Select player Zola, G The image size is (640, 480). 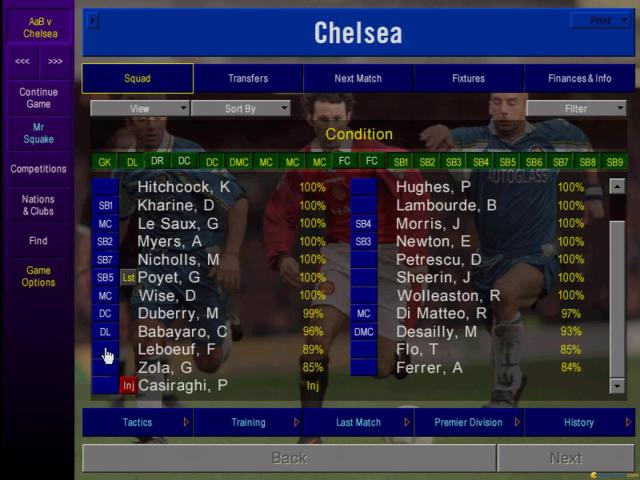click(x=165, y=367)
